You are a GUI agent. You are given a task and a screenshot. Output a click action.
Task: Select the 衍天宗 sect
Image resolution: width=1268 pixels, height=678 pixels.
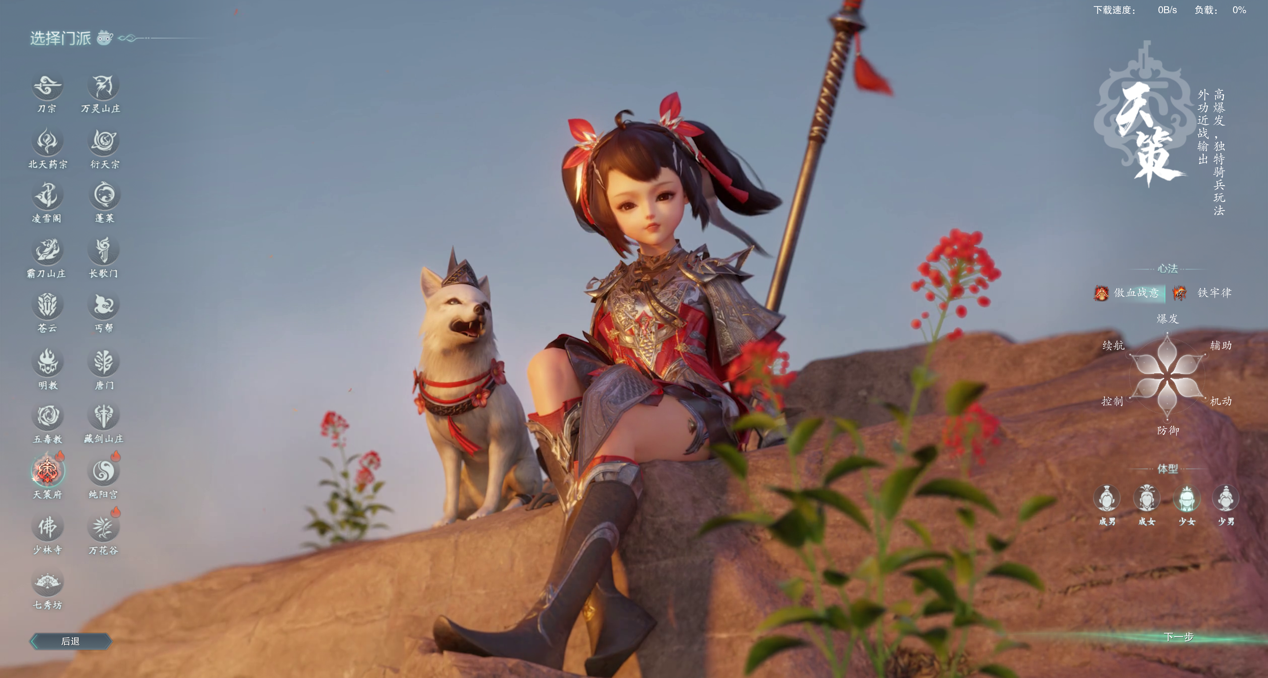click(103, 142)
